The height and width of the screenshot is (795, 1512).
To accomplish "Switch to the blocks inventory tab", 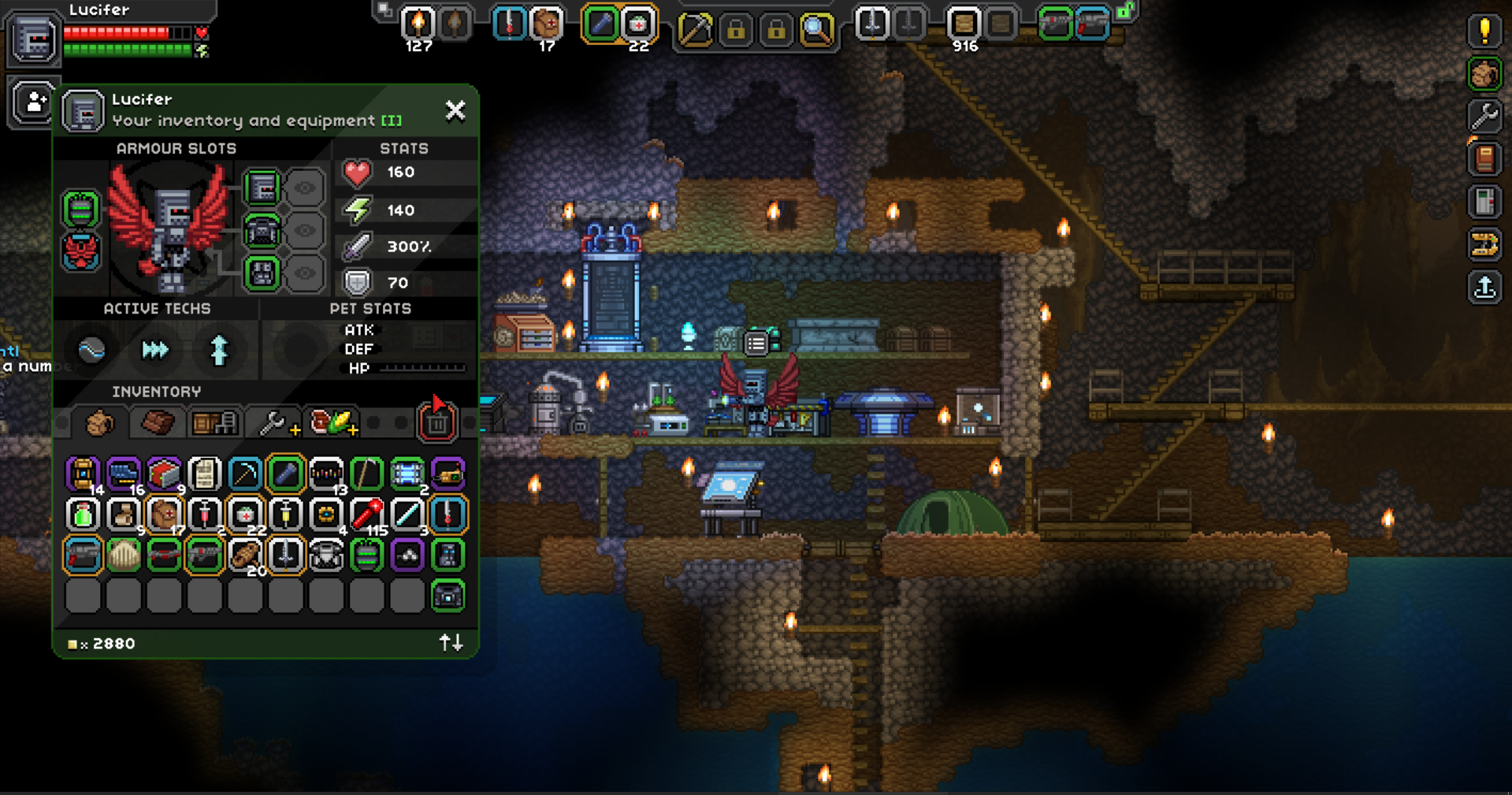I will coord(158,423).
